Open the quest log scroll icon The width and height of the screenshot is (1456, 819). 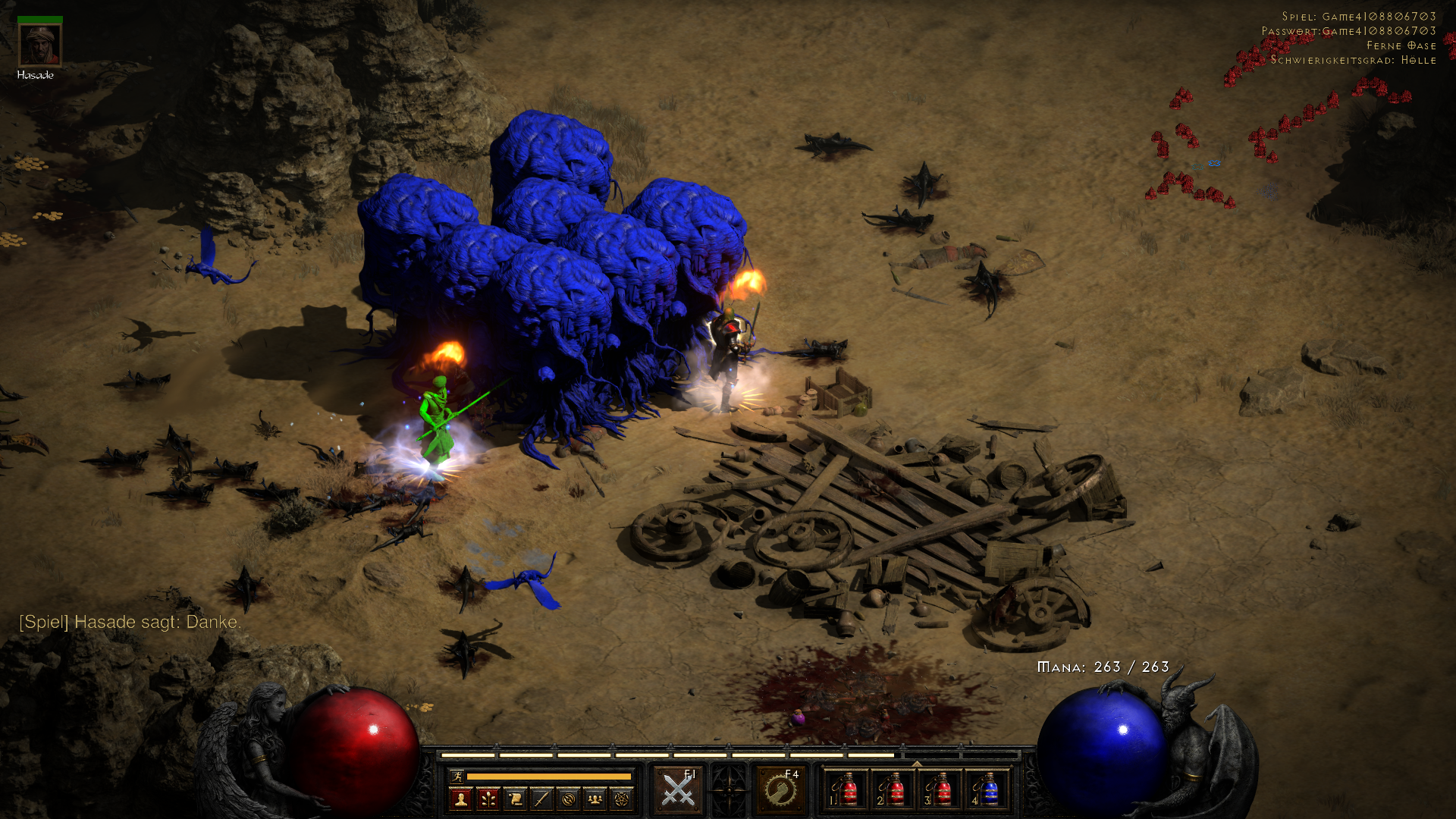515,799
